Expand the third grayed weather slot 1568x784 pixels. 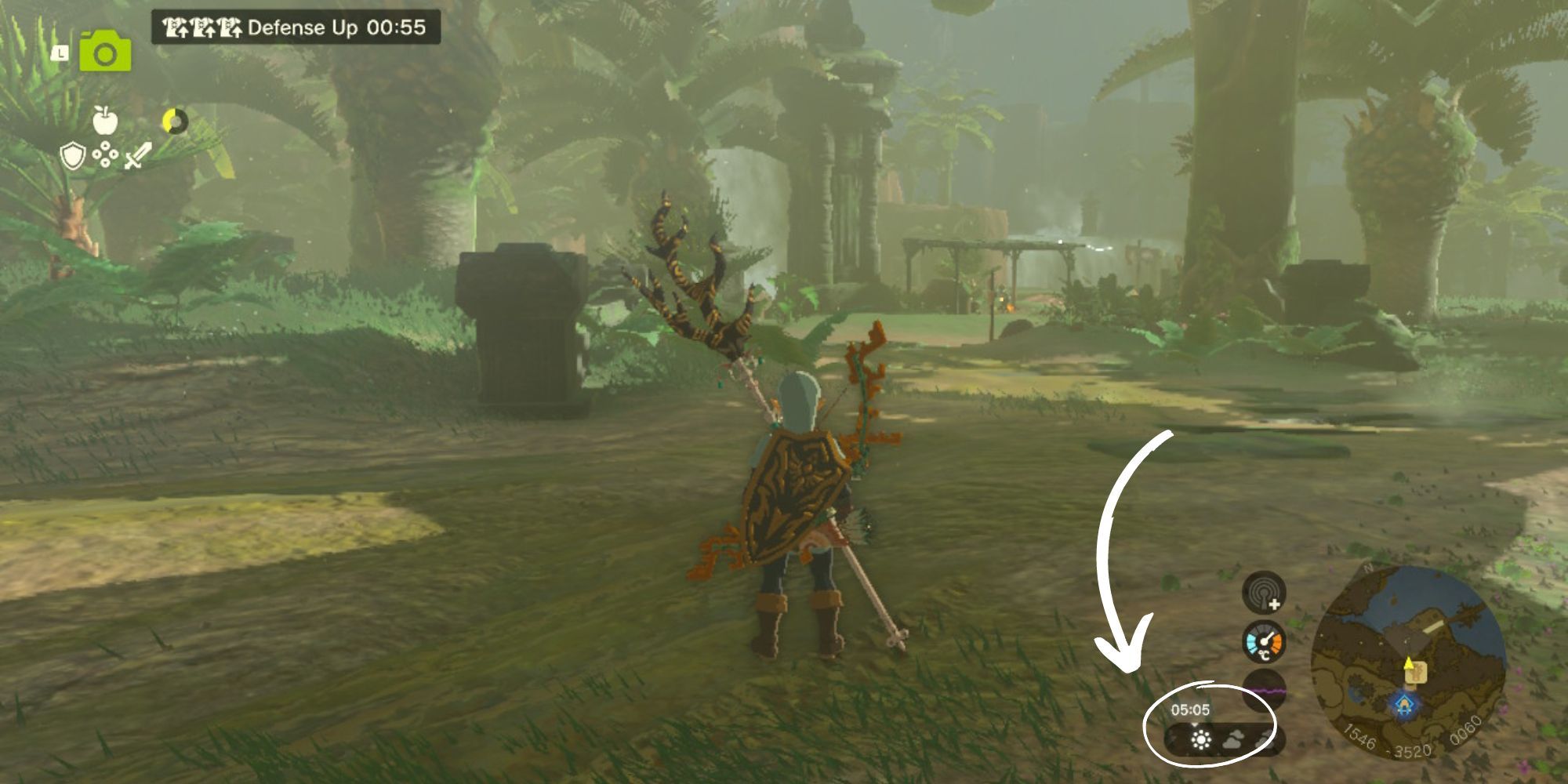point(1265,740)
